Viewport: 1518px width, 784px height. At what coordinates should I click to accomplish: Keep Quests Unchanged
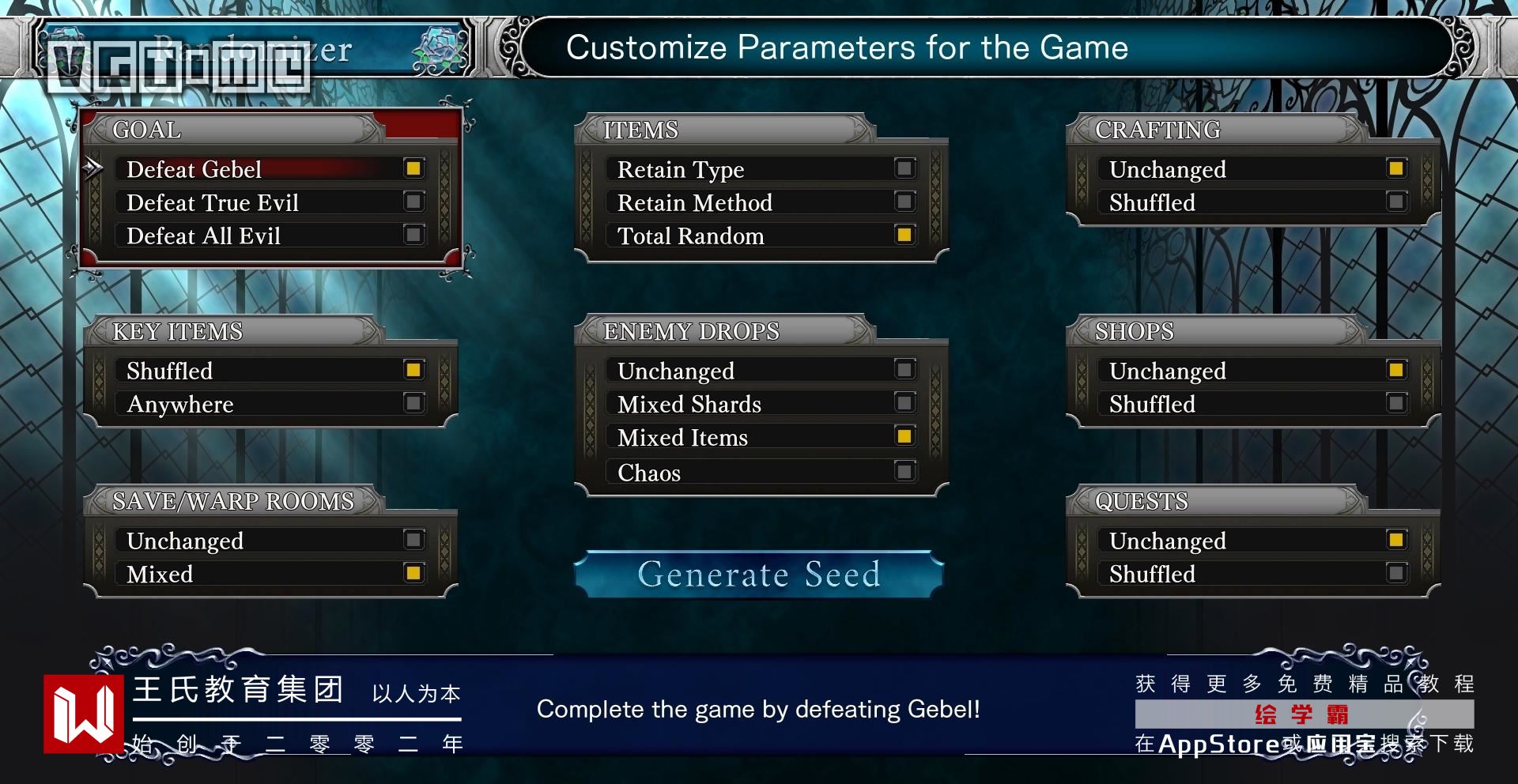click(x=1252, y=541)
